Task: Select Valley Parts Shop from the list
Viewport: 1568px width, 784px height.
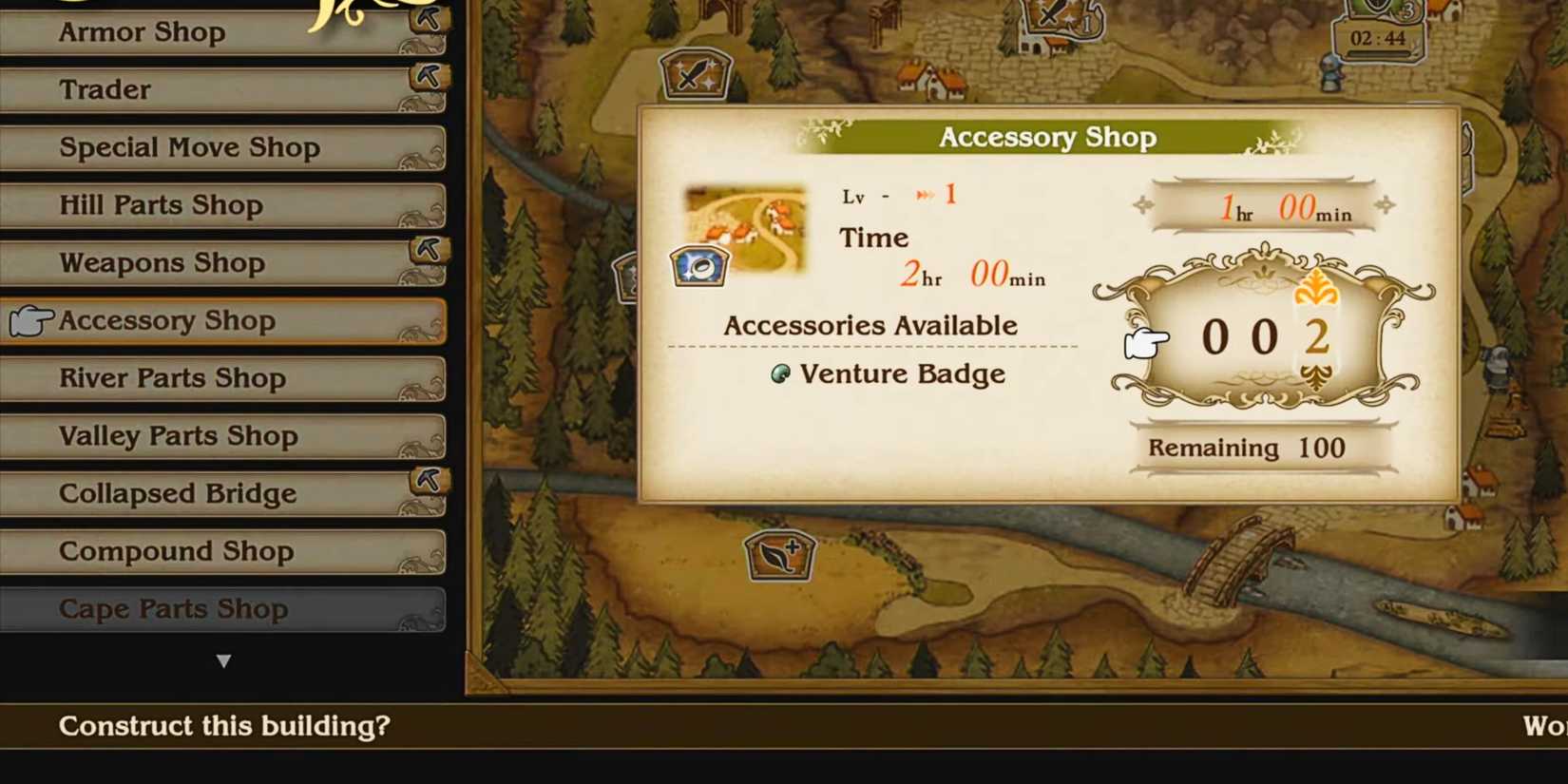Action: pos(223,436)
